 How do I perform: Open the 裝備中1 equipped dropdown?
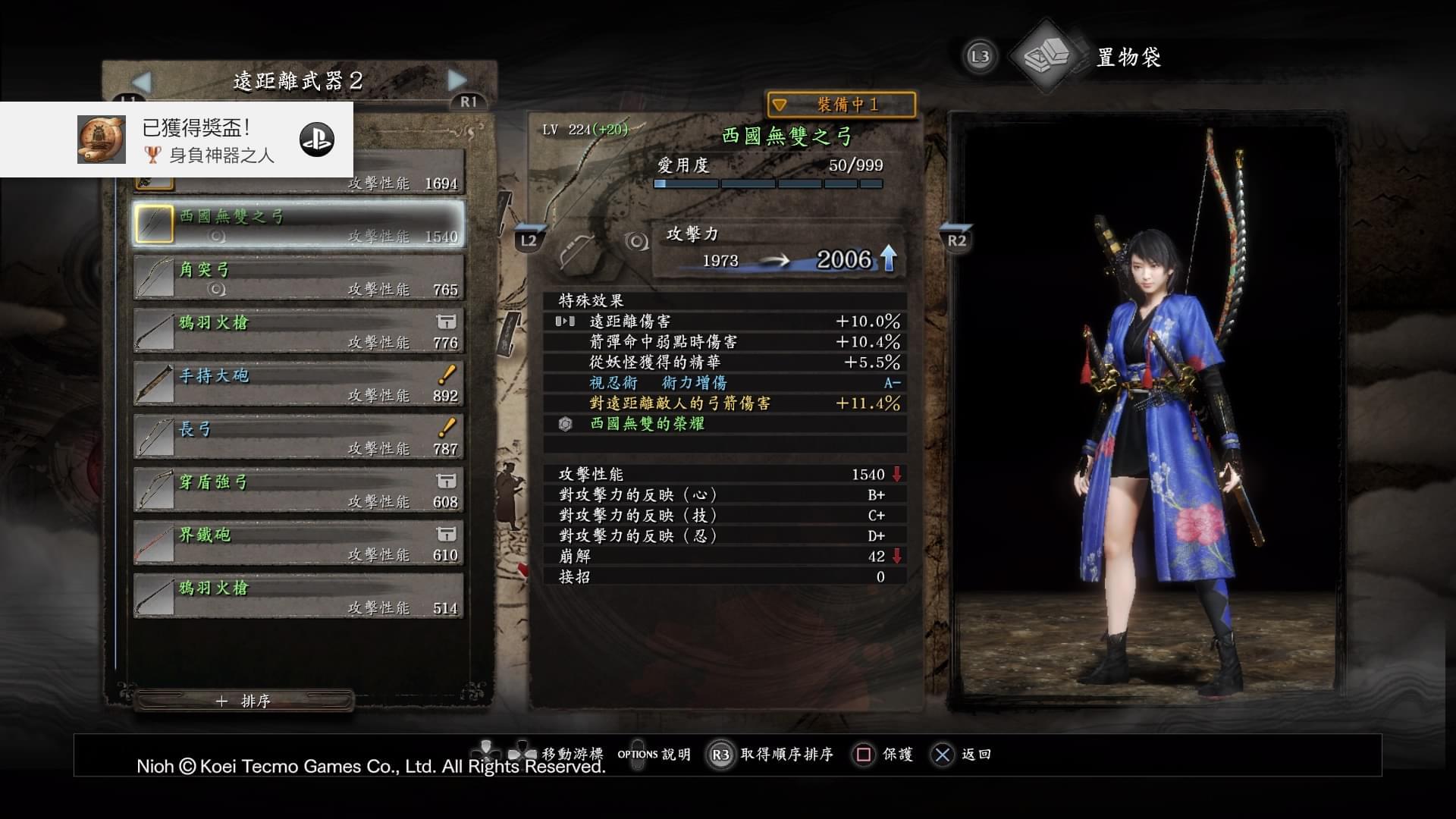click(x=841, y=105)
